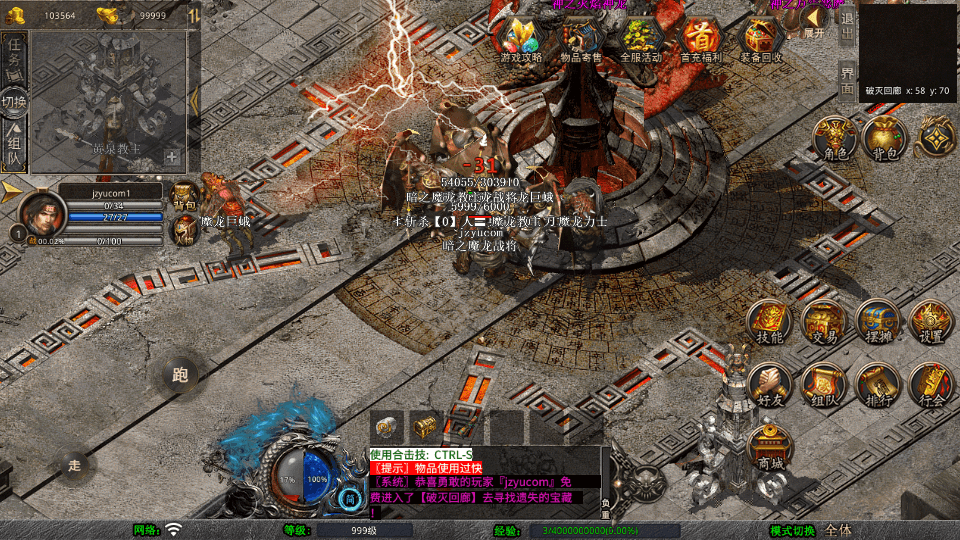Image resolution: width=960 pixels, height=540 pixels.
Task: Open the 游戏攻略 game guide icon
Action: (521, 40)
